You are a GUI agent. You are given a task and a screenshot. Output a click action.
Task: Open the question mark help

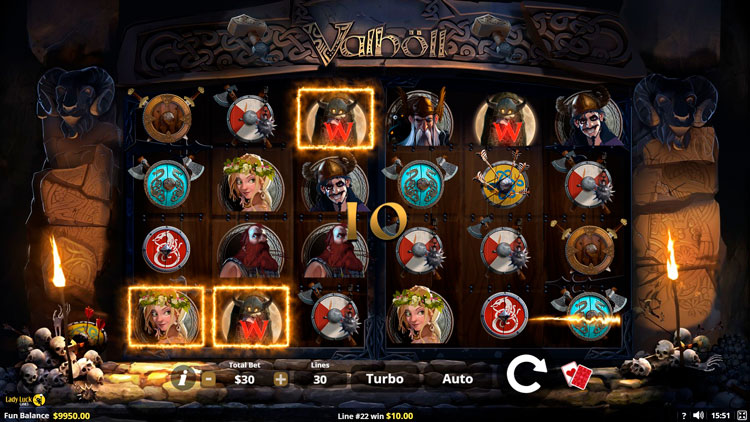pos(684,415)
